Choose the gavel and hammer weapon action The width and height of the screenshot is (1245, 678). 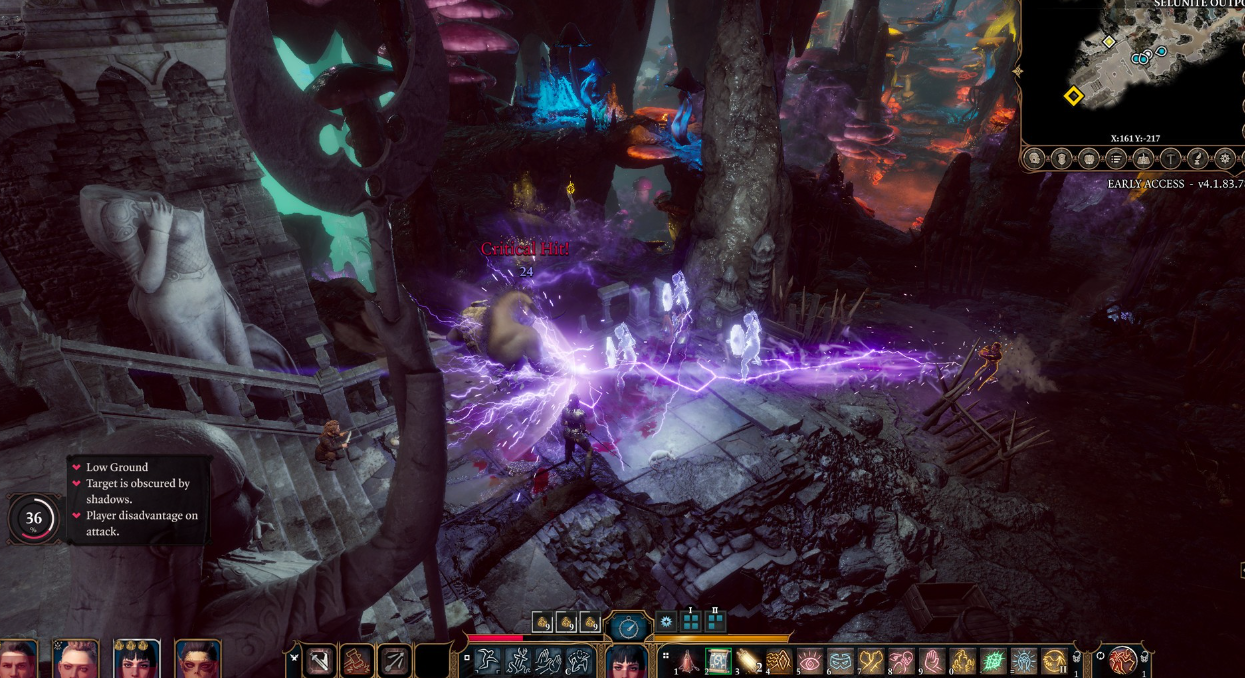pos(358,661)
